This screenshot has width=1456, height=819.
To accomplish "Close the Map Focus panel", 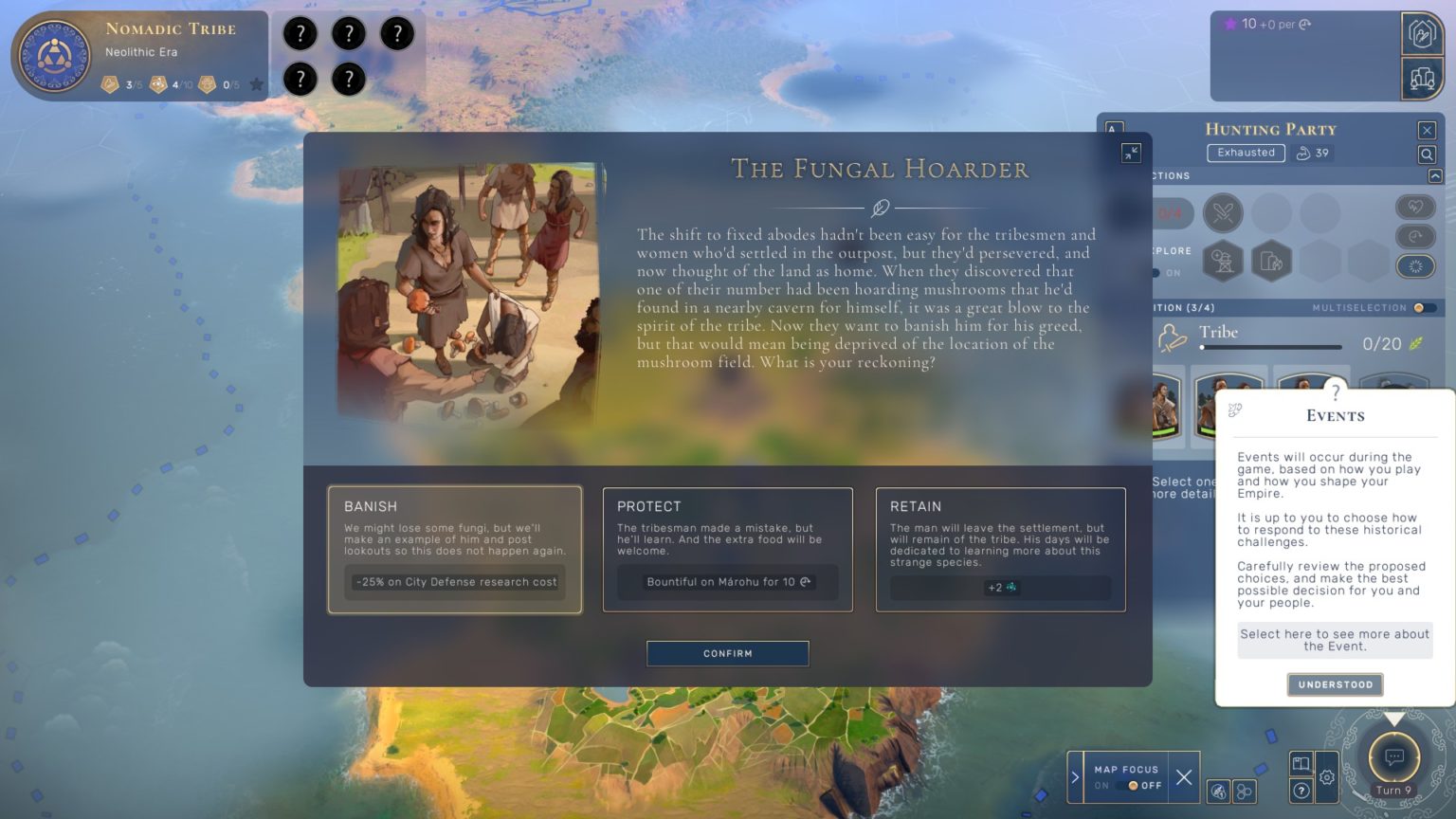I will (1184, 777).
